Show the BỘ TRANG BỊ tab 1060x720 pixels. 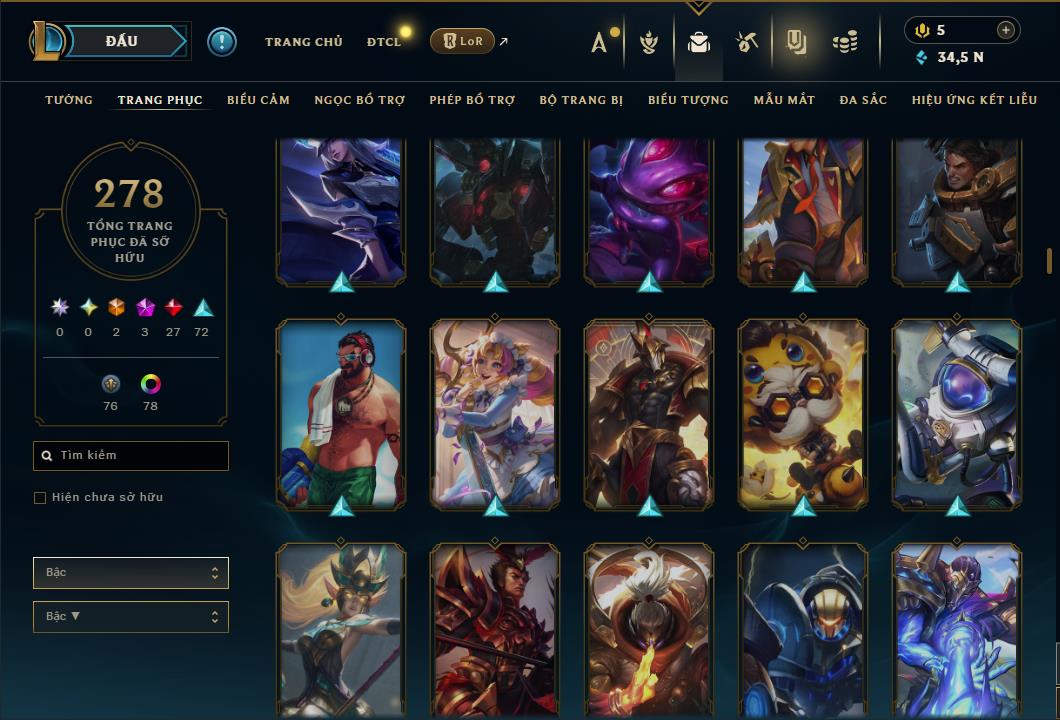click(581, 100)
